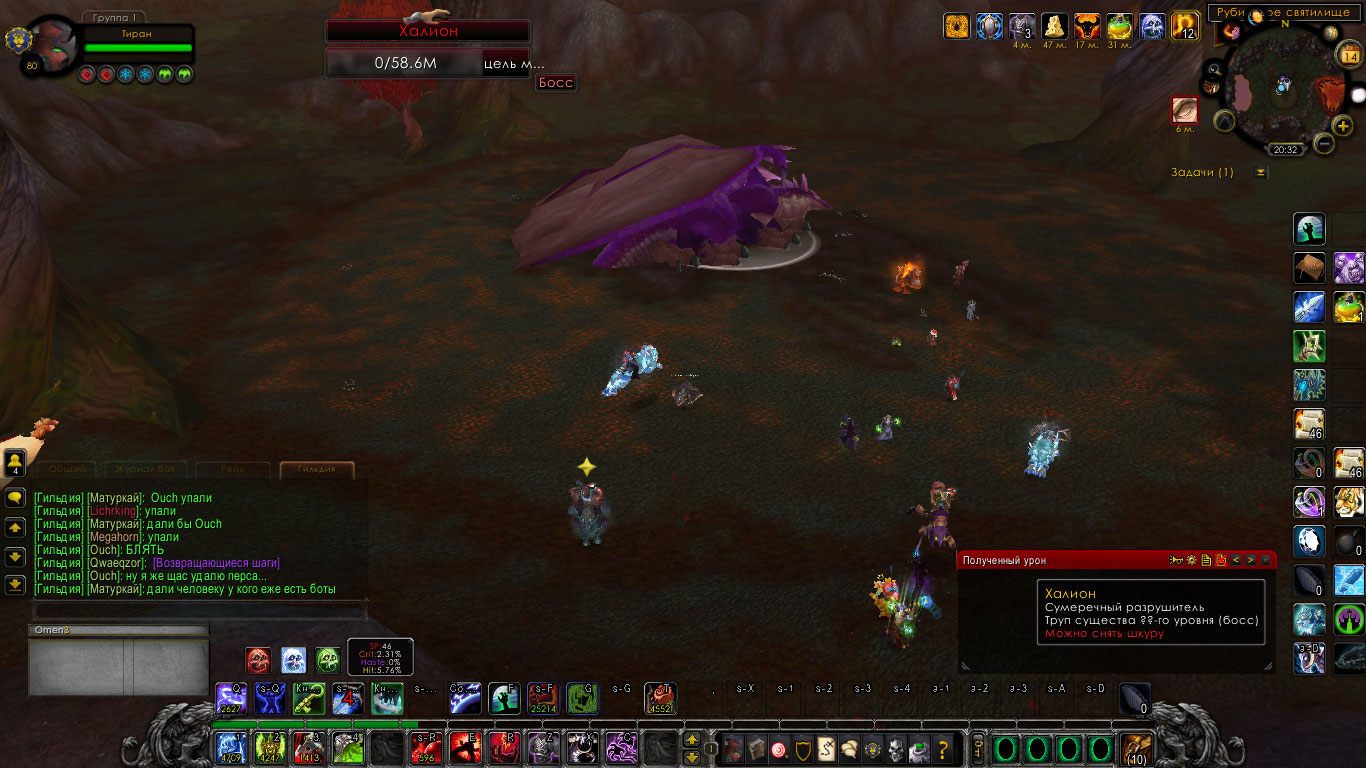
Task: Click the minimap zoom-out minus button
Action: tap(1323, 144)
